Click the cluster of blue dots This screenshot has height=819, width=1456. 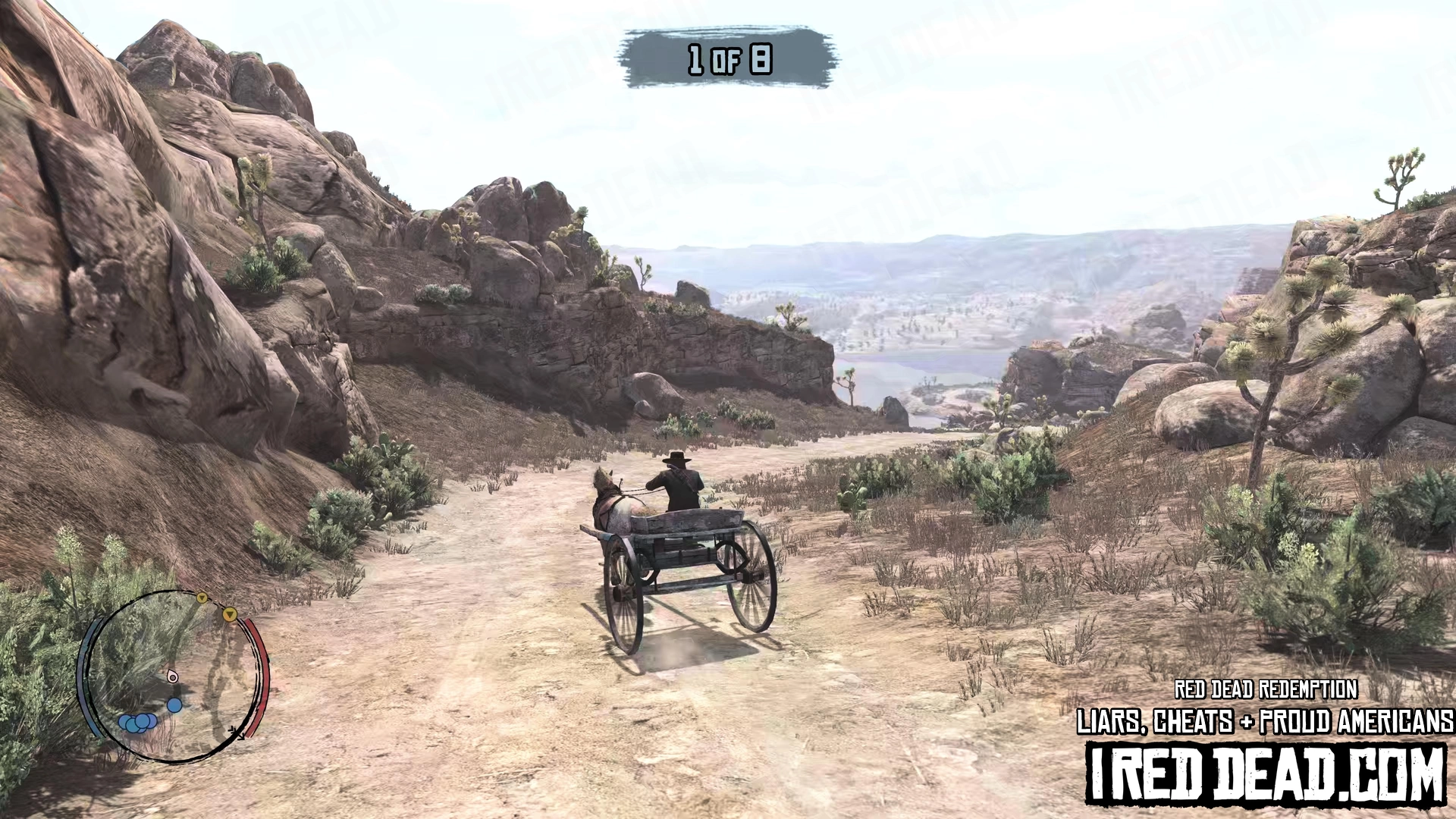137,723
